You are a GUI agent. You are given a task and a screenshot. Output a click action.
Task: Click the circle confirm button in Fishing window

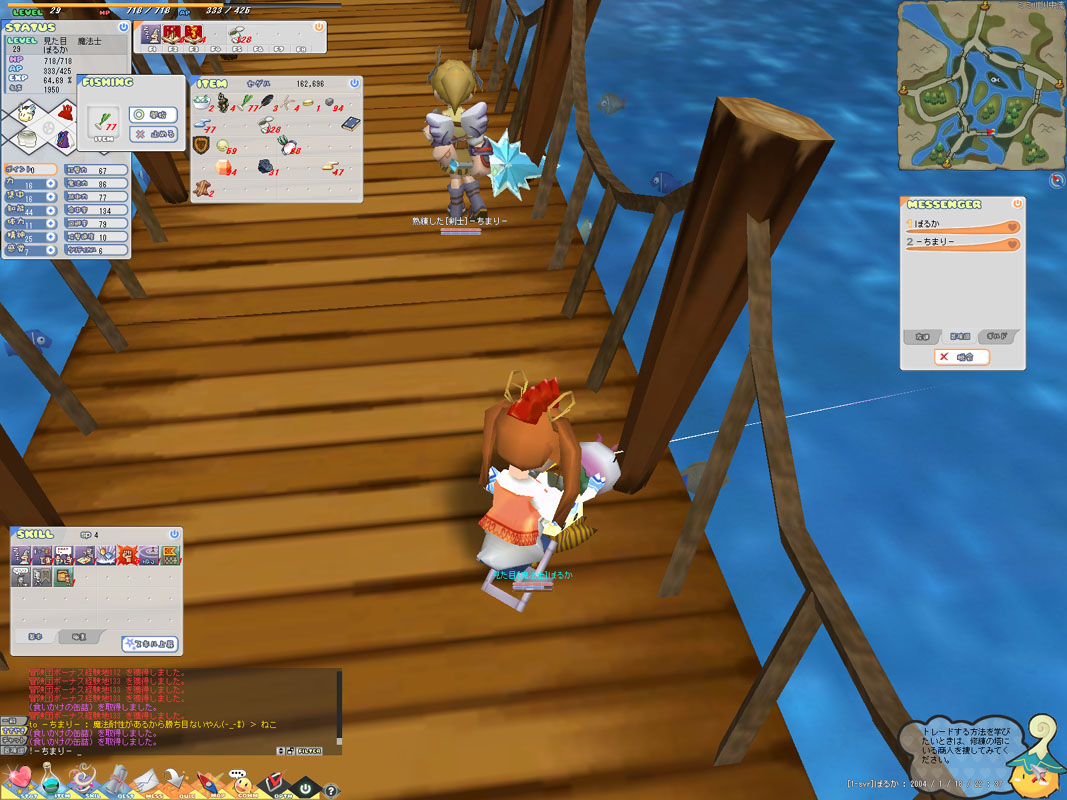coord(154,115)
